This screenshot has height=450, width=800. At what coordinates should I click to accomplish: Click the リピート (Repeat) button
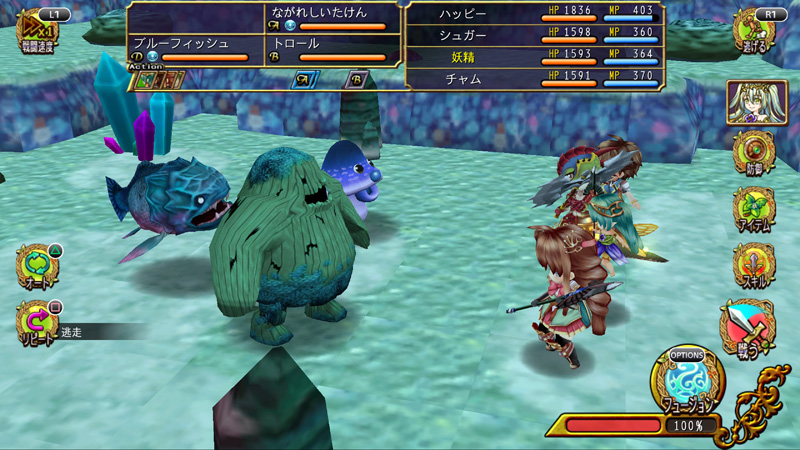pyautogui.click(x=38, y=324)
